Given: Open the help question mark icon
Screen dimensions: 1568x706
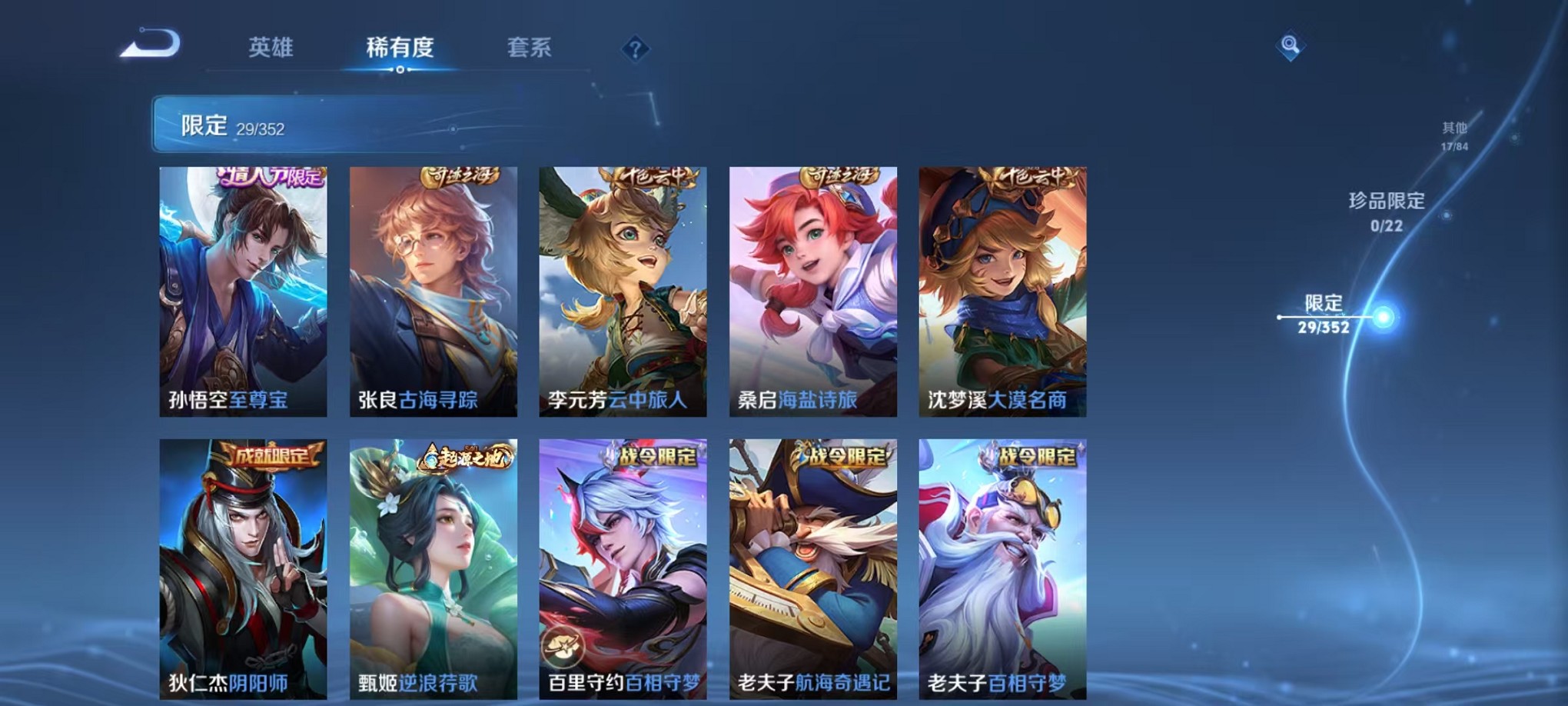Looking at the screenshot, I should click(x=633, y=50).
